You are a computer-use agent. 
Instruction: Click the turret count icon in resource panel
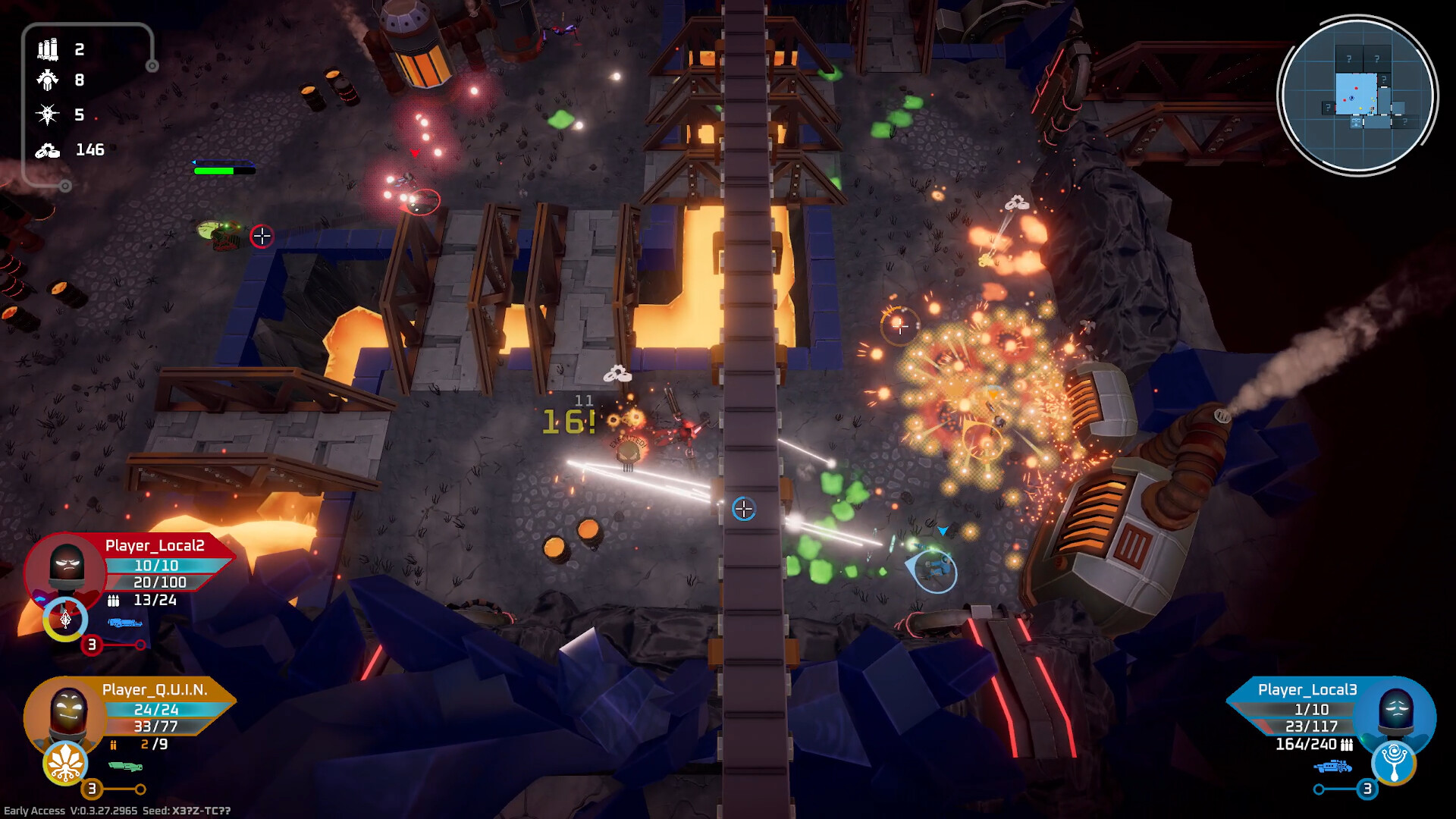point(47,48)
